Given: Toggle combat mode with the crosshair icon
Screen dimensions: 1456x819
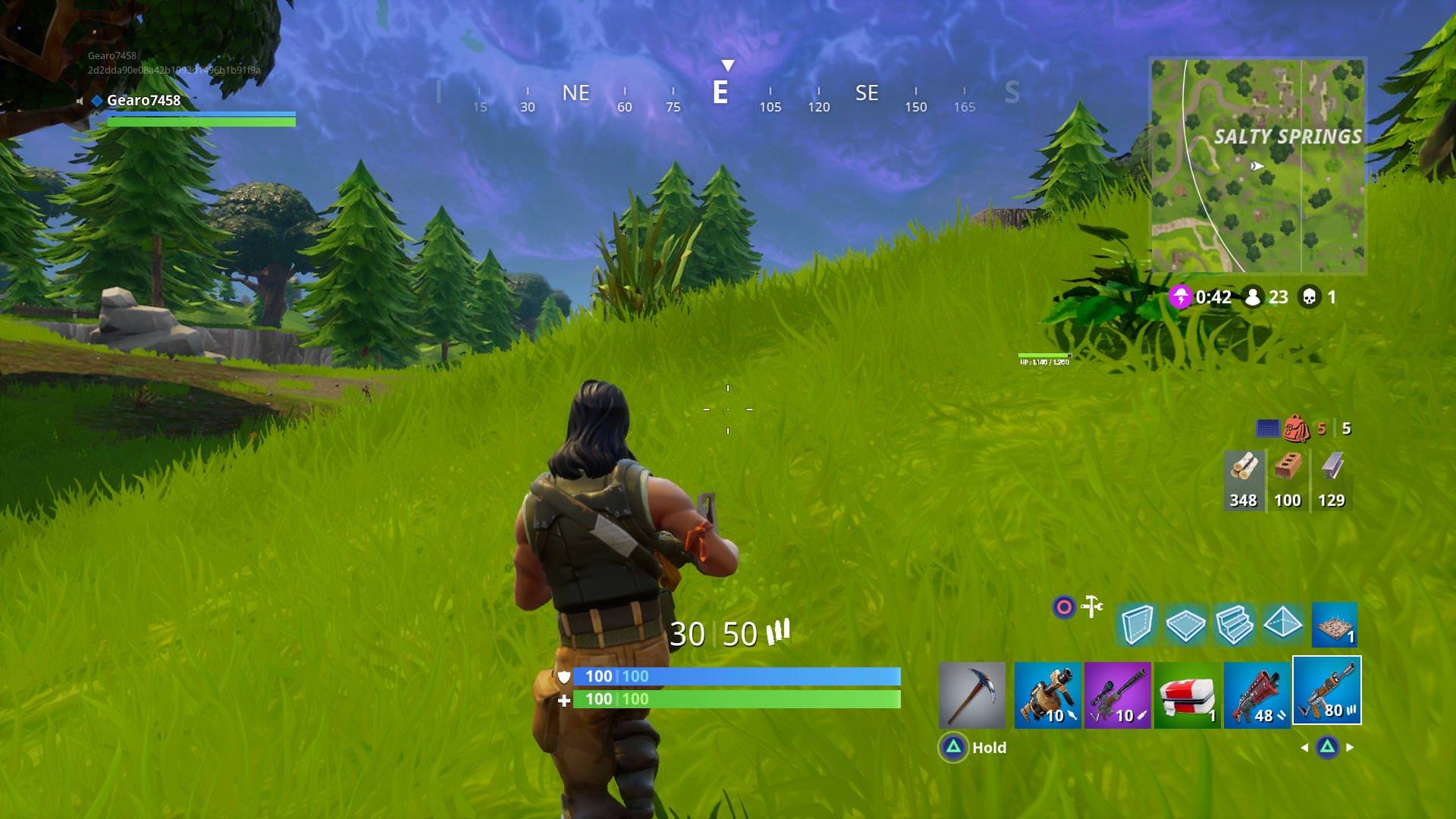Looking at the screenshot, I should coord(1065,607).
